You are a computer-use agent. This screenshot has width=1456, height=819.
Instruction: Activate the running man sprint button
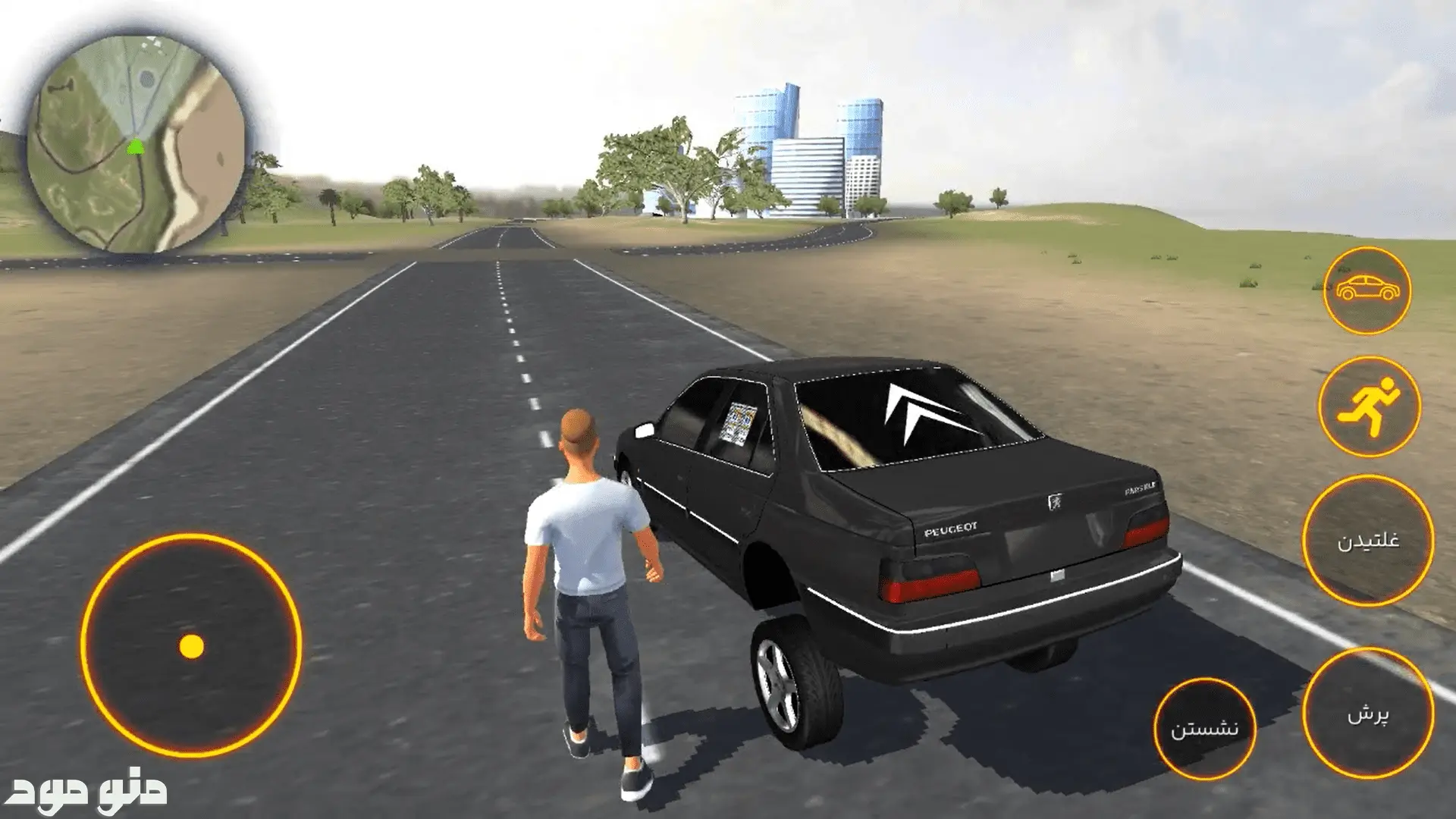1368,406
